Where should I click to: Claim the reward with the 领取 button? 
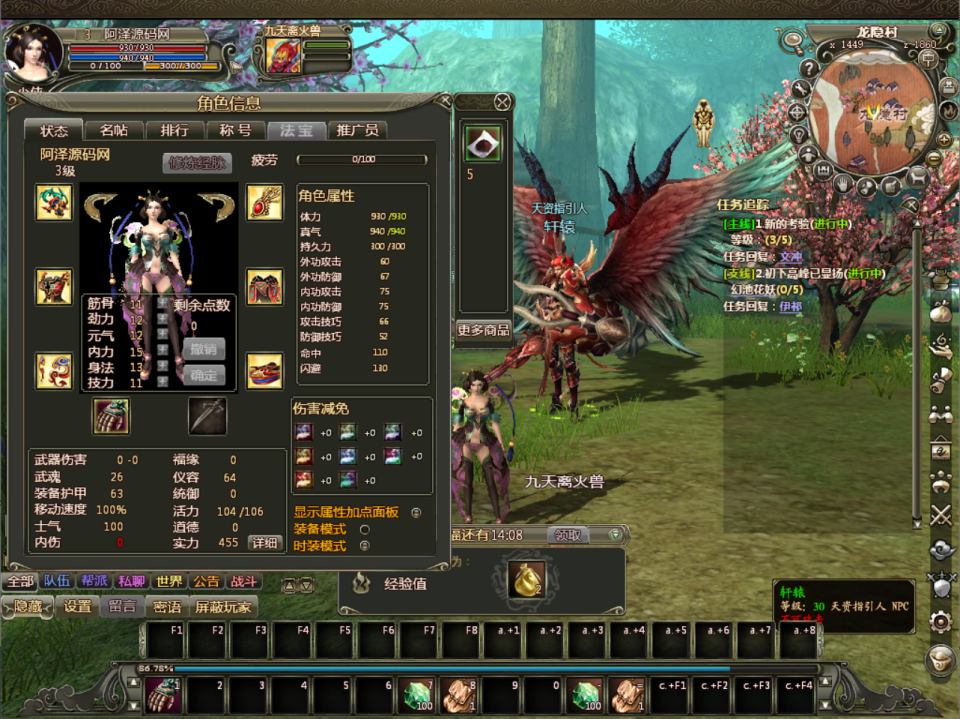click(x=568, y=535)
